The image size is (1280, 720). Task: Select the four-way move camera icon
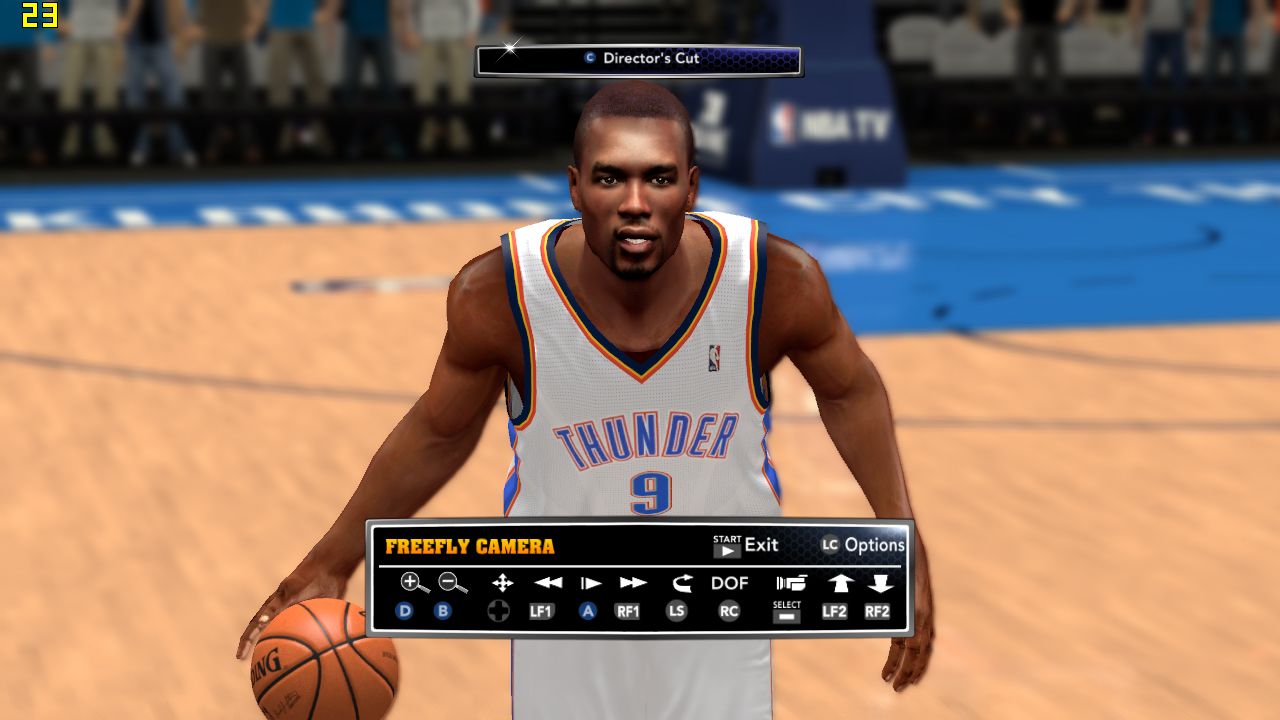click(x=502, y=583)
